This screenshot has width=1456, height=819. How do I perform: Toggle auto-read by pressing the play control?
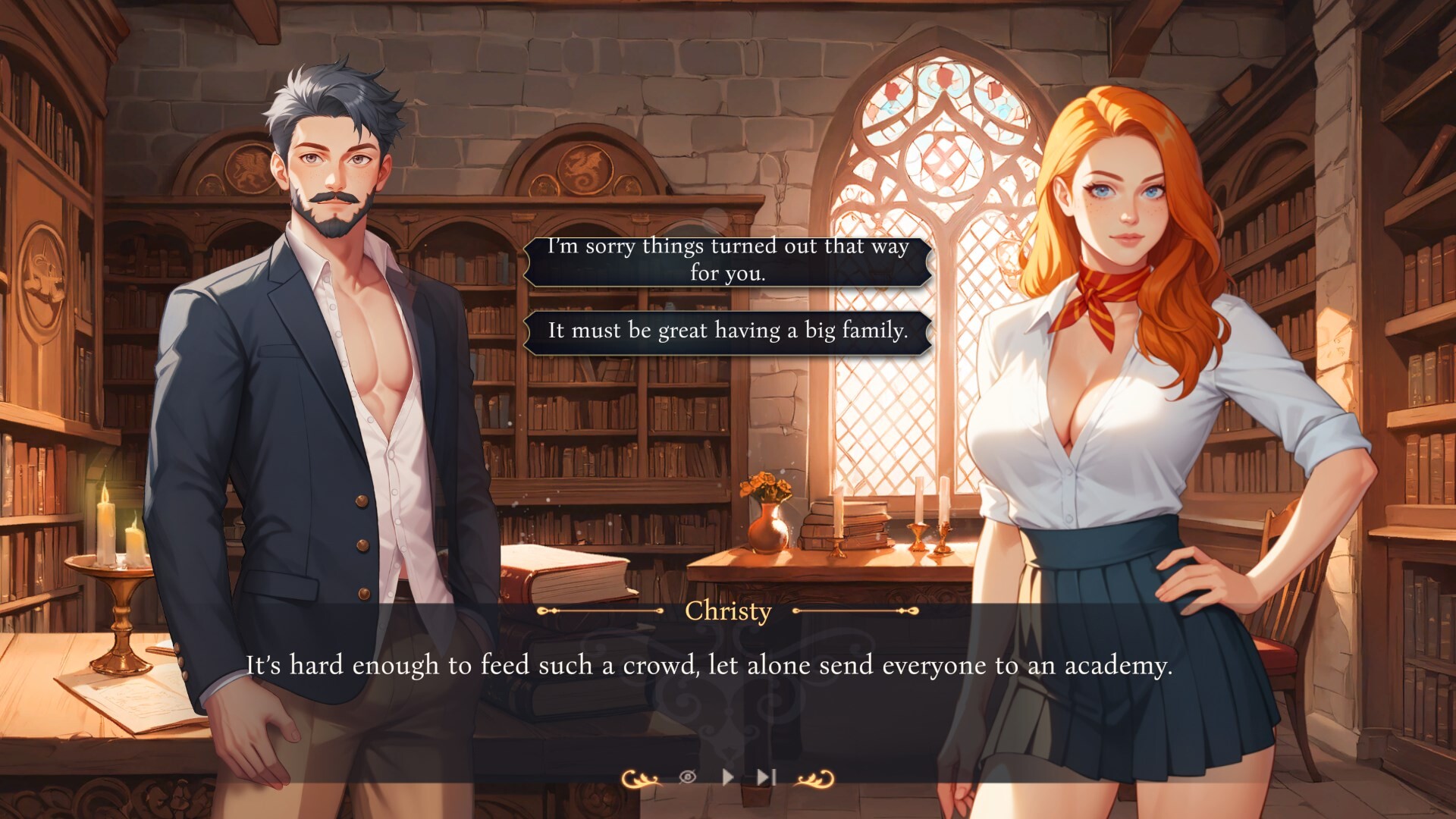[727, 777]
